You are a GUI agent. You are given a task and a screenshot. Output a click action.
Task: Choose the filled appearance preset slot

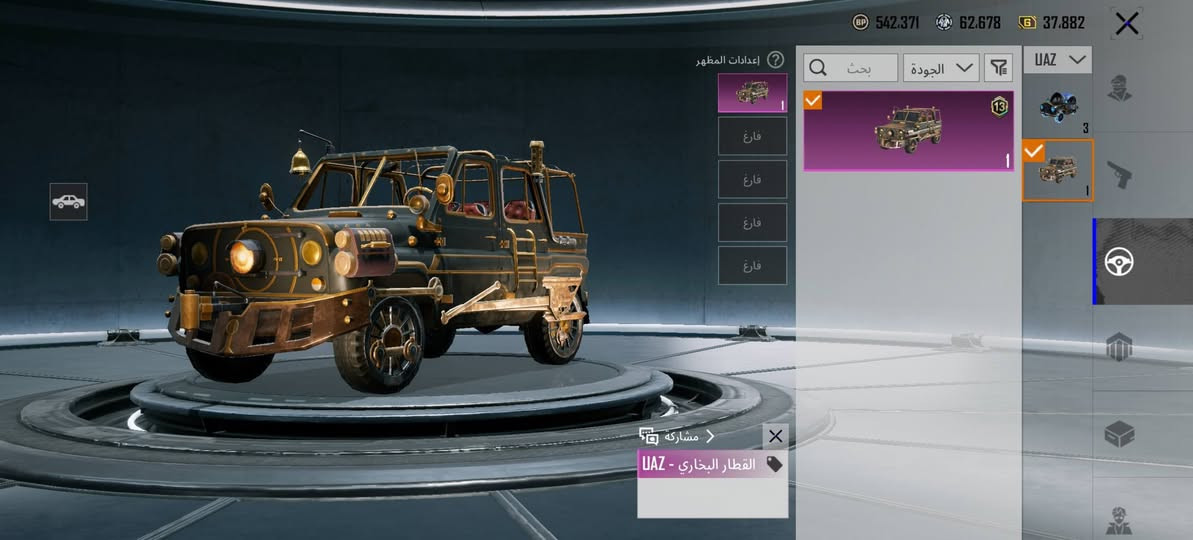pyautogui.click(x=752, y=93)
